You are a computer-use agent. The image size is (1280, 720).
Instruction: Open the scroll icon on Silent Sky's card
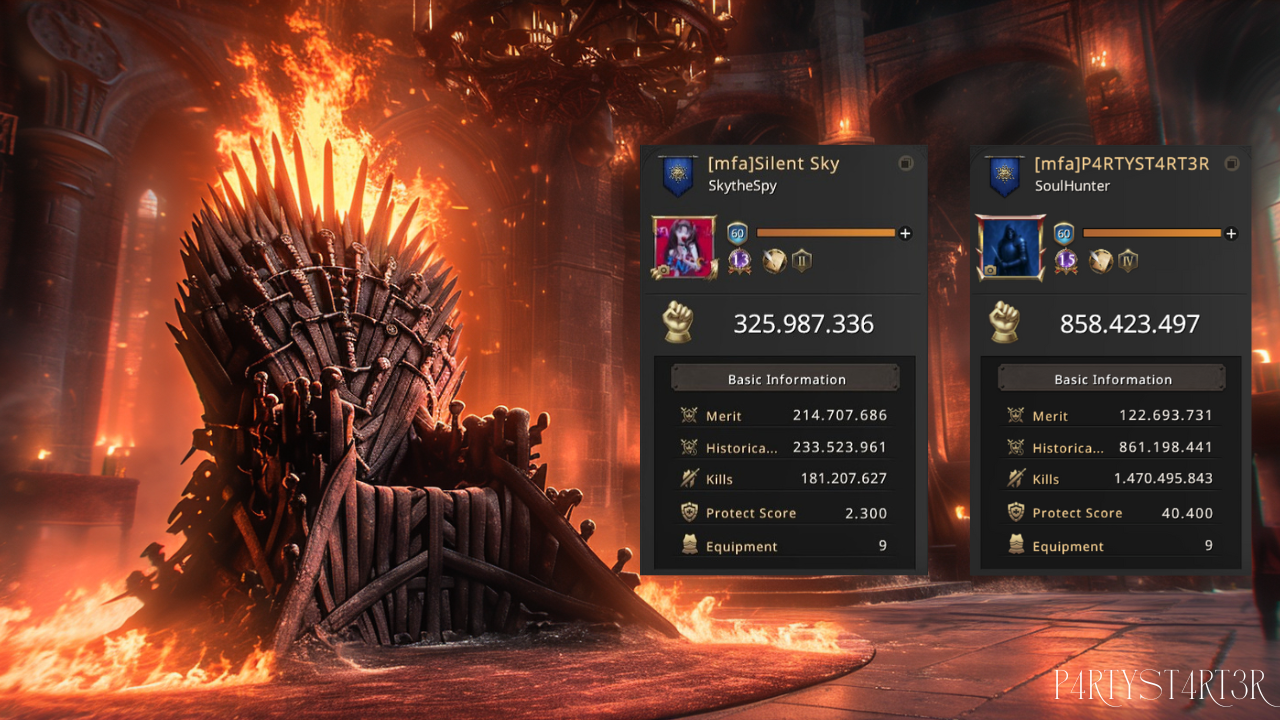pyautogui.click(x=773, y=262)
